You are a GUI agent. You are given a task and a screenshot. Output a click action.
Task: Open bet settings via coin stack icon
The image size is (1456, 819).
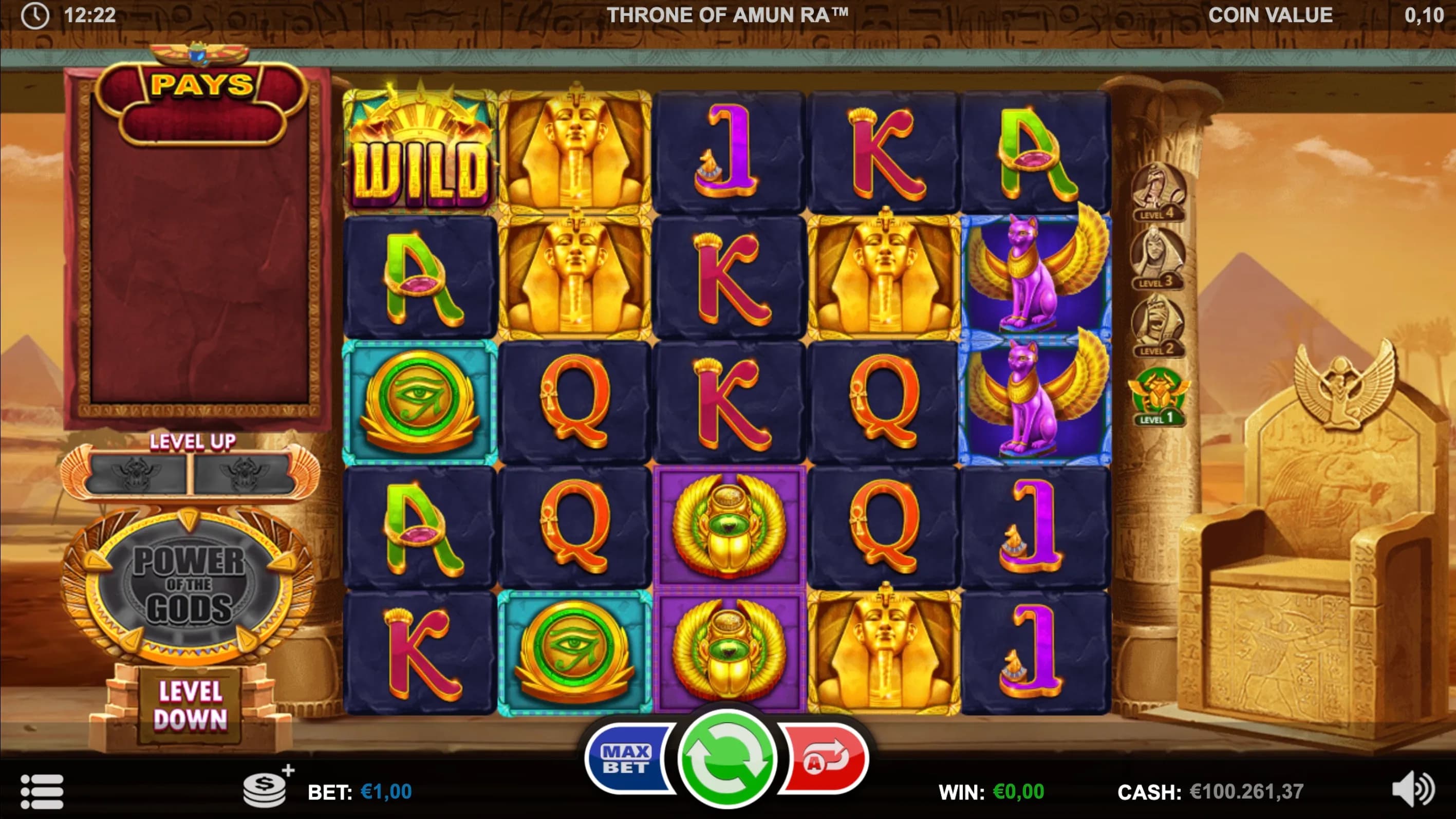(266, 789)
